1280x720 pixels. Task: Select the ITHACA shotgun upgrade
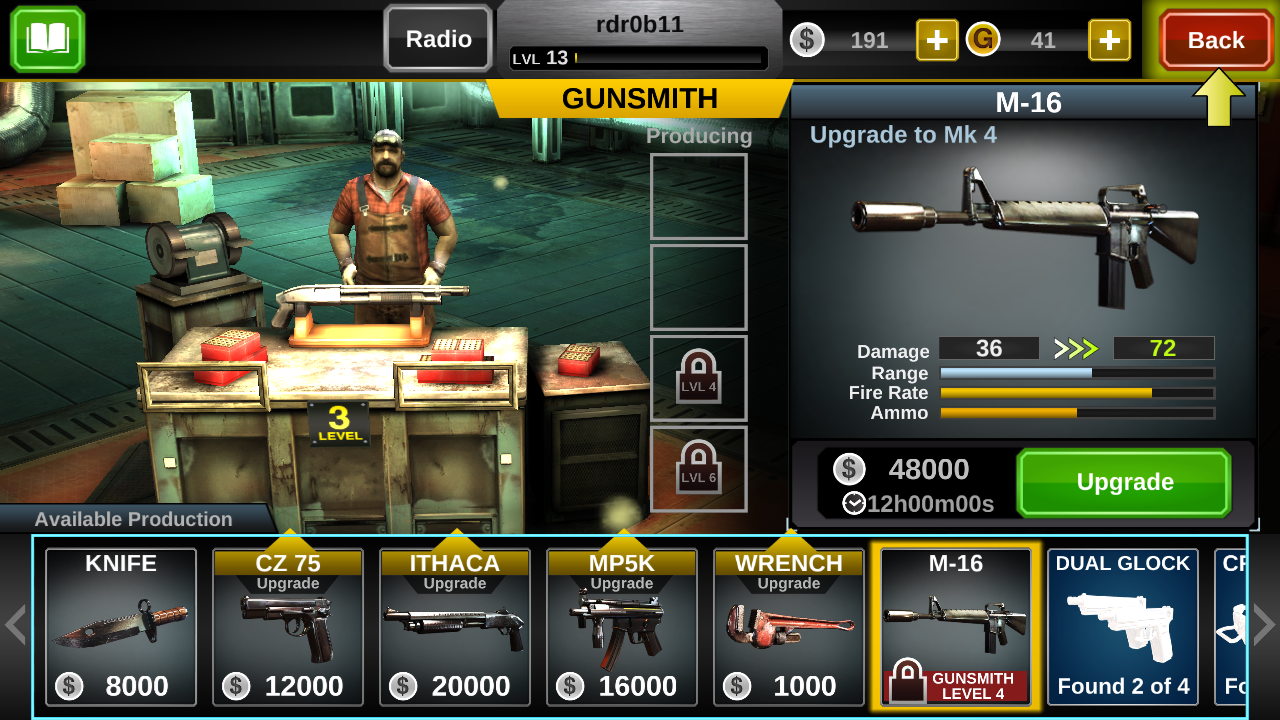coord(454,627)
